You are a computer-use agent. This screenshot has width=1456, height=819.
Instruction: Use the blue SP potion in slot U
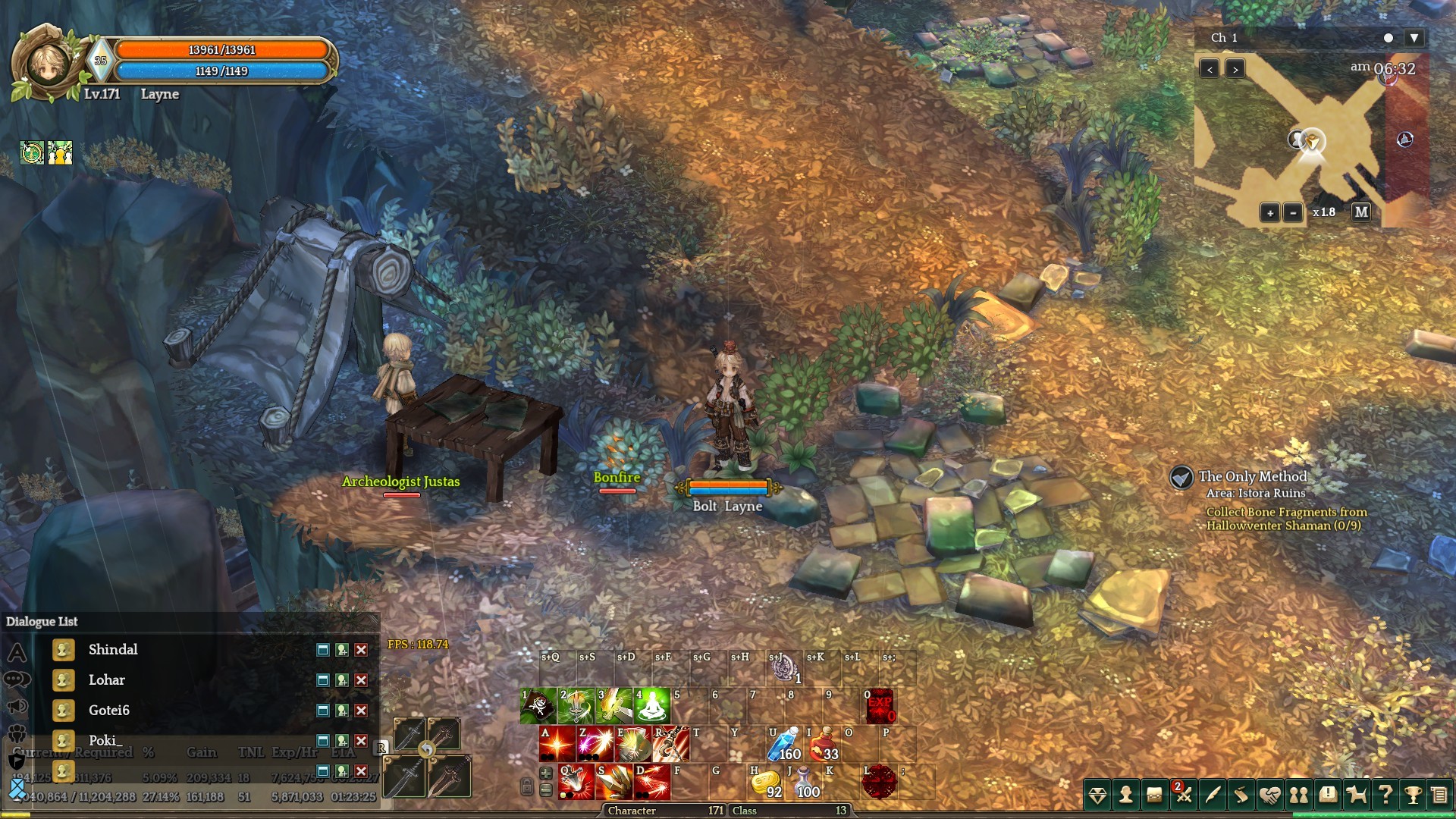coord(785,744)
